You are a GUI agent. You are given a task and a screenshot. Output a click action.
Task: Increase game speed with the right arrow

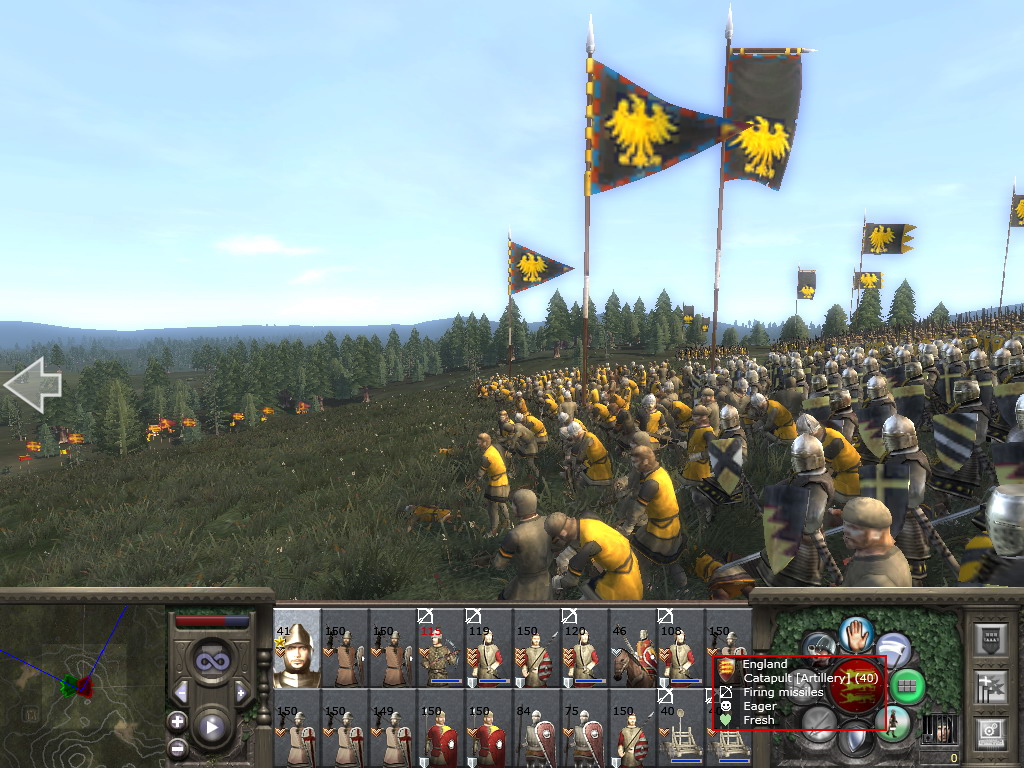coord(240,692)
